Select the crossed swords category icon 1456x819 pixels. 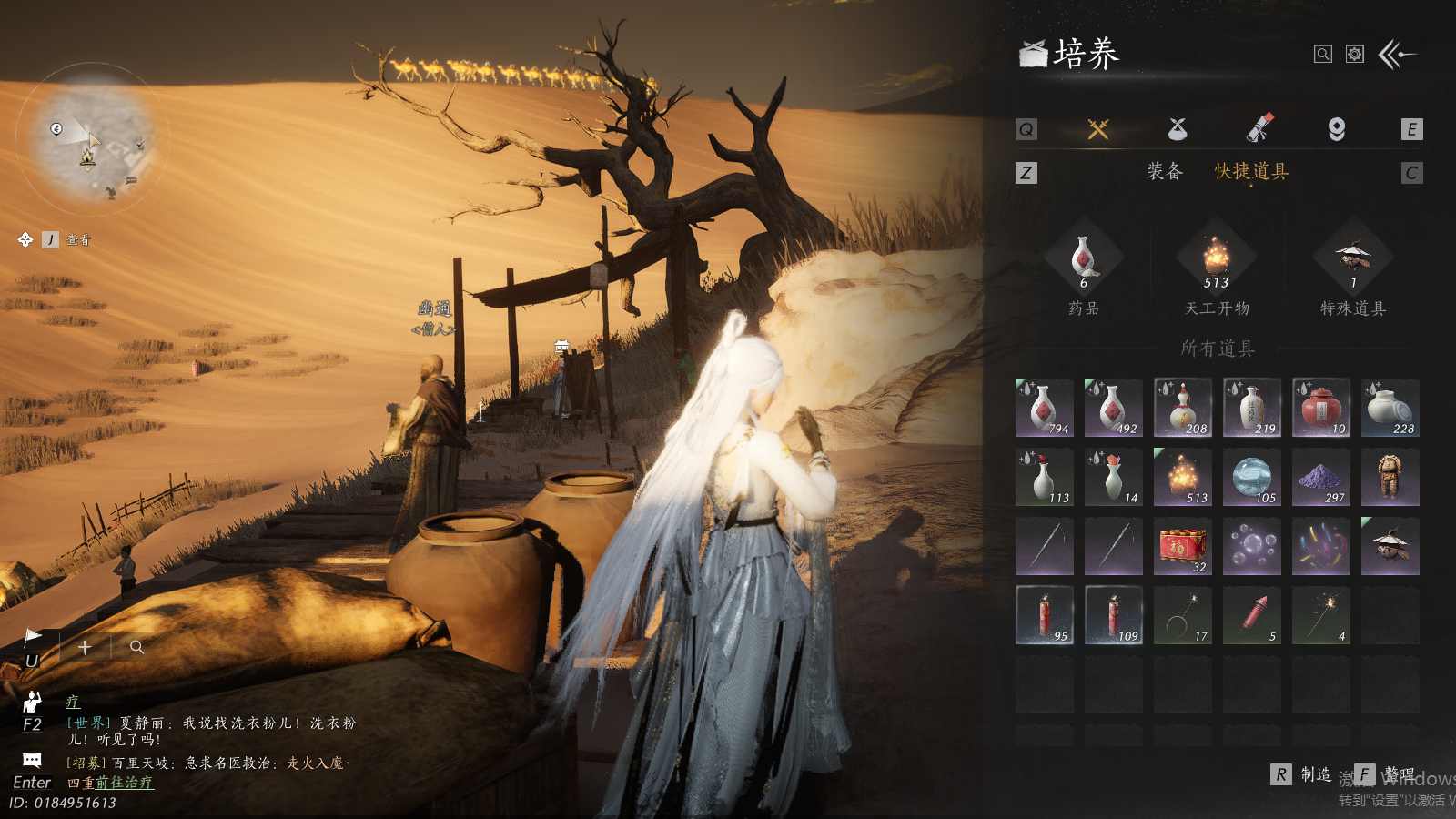(1098, 129)
